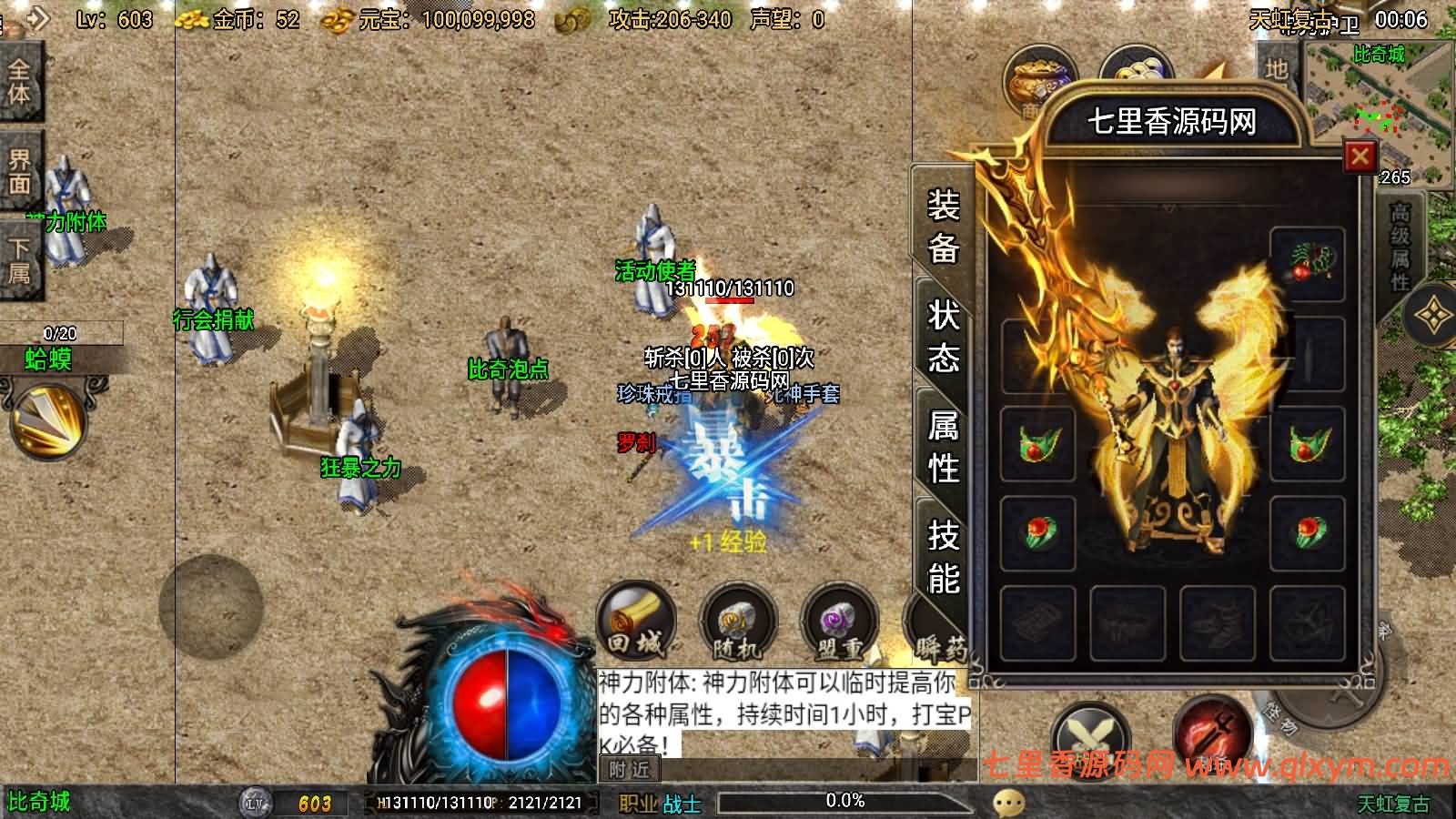Tap the crossed swords attack button

coord(1089,735)
